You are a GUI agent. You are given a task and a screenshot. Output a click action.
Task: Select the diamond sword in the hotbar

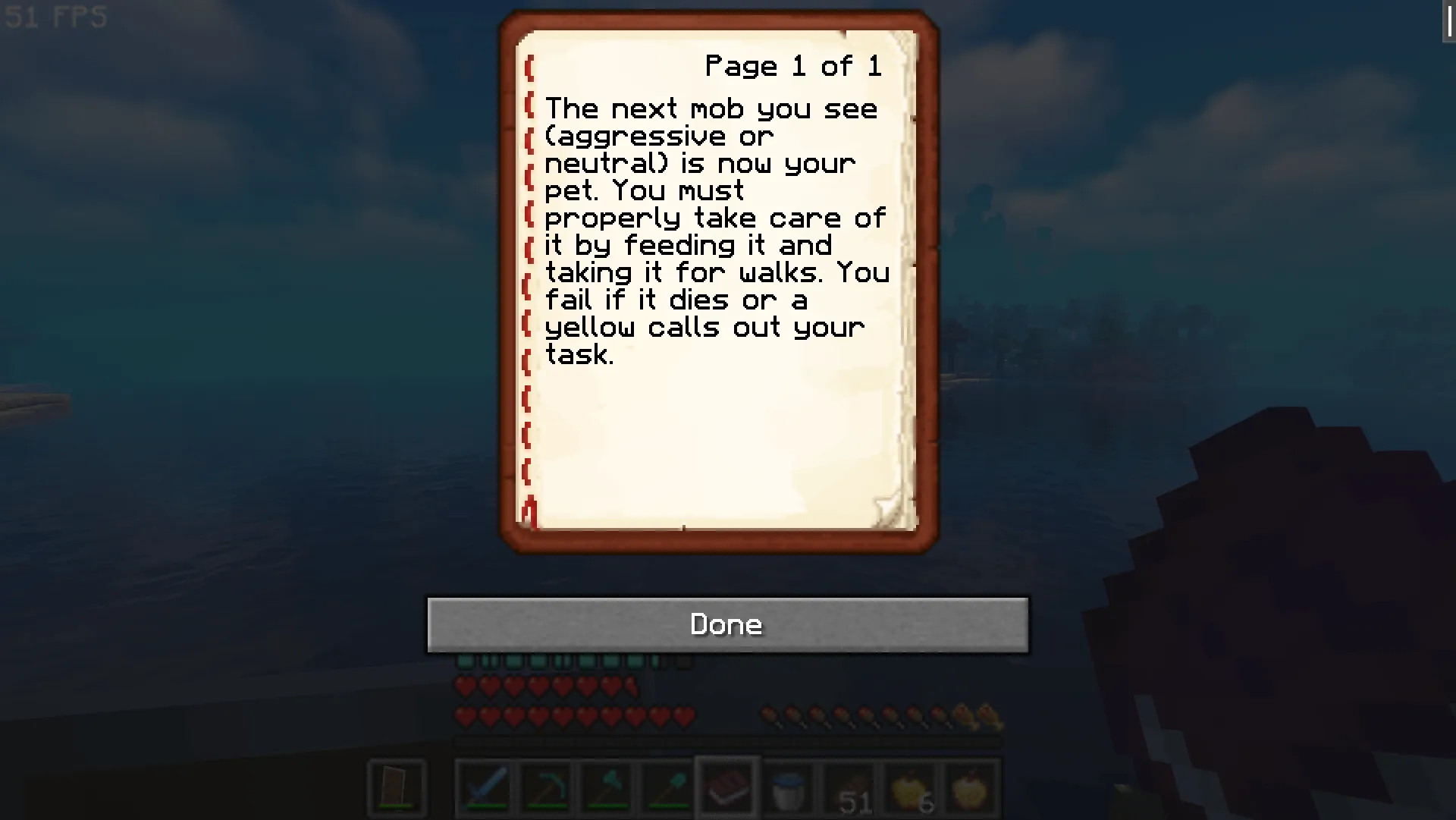coord(485,789)
